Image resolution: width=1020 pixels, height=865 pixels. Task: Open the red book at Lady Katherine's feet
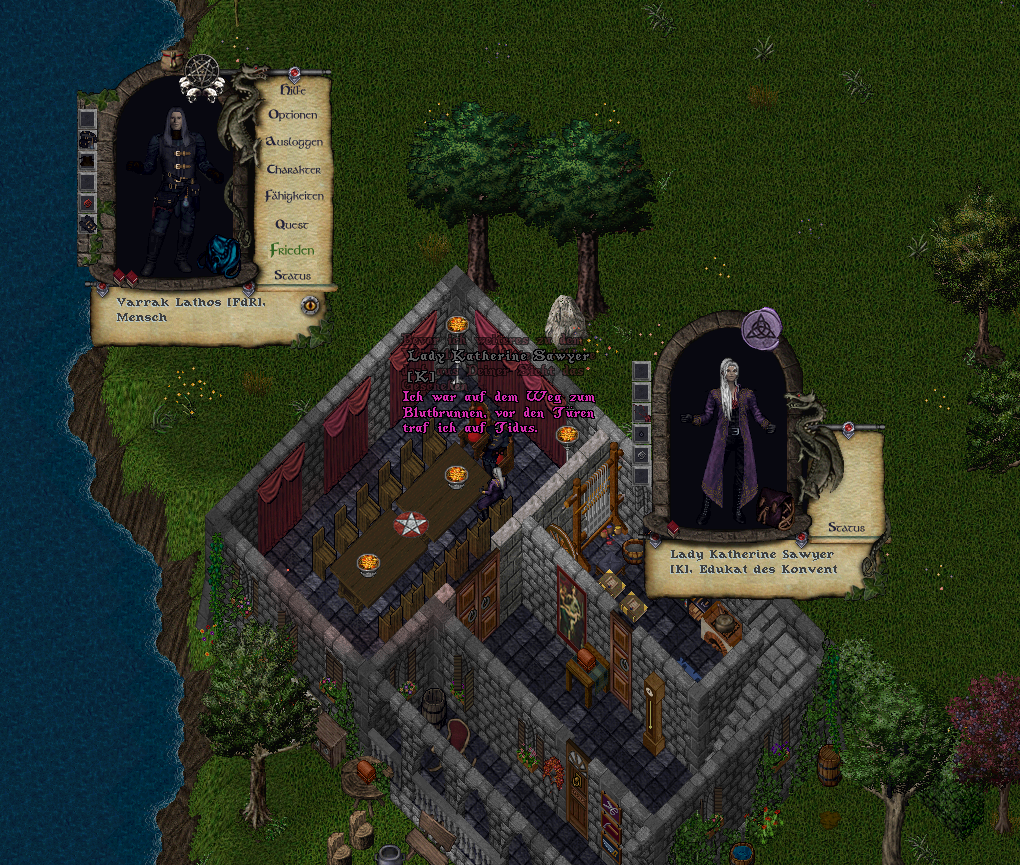click(673, 526)
